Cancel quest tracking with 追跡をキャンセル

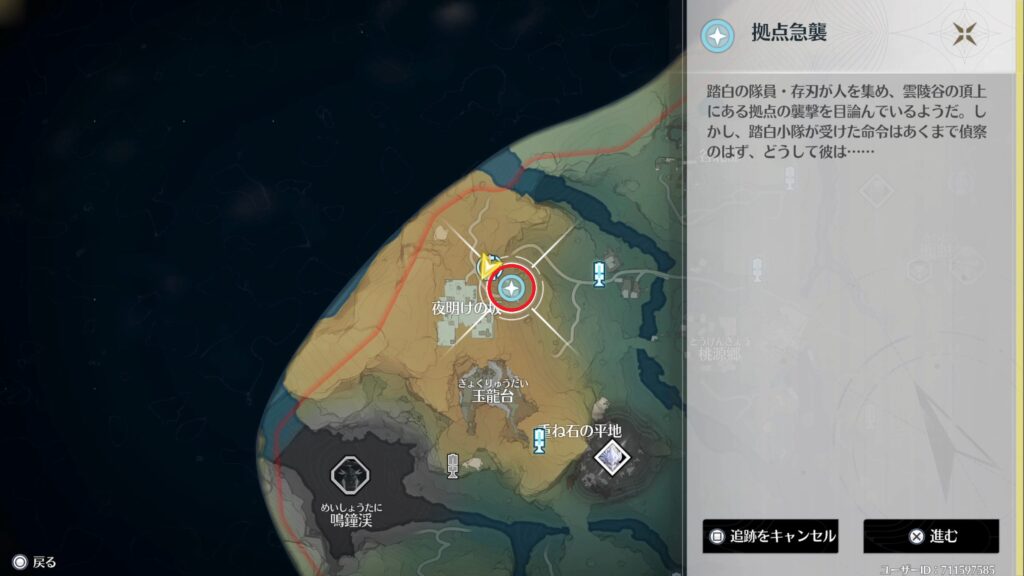(769, 536)
